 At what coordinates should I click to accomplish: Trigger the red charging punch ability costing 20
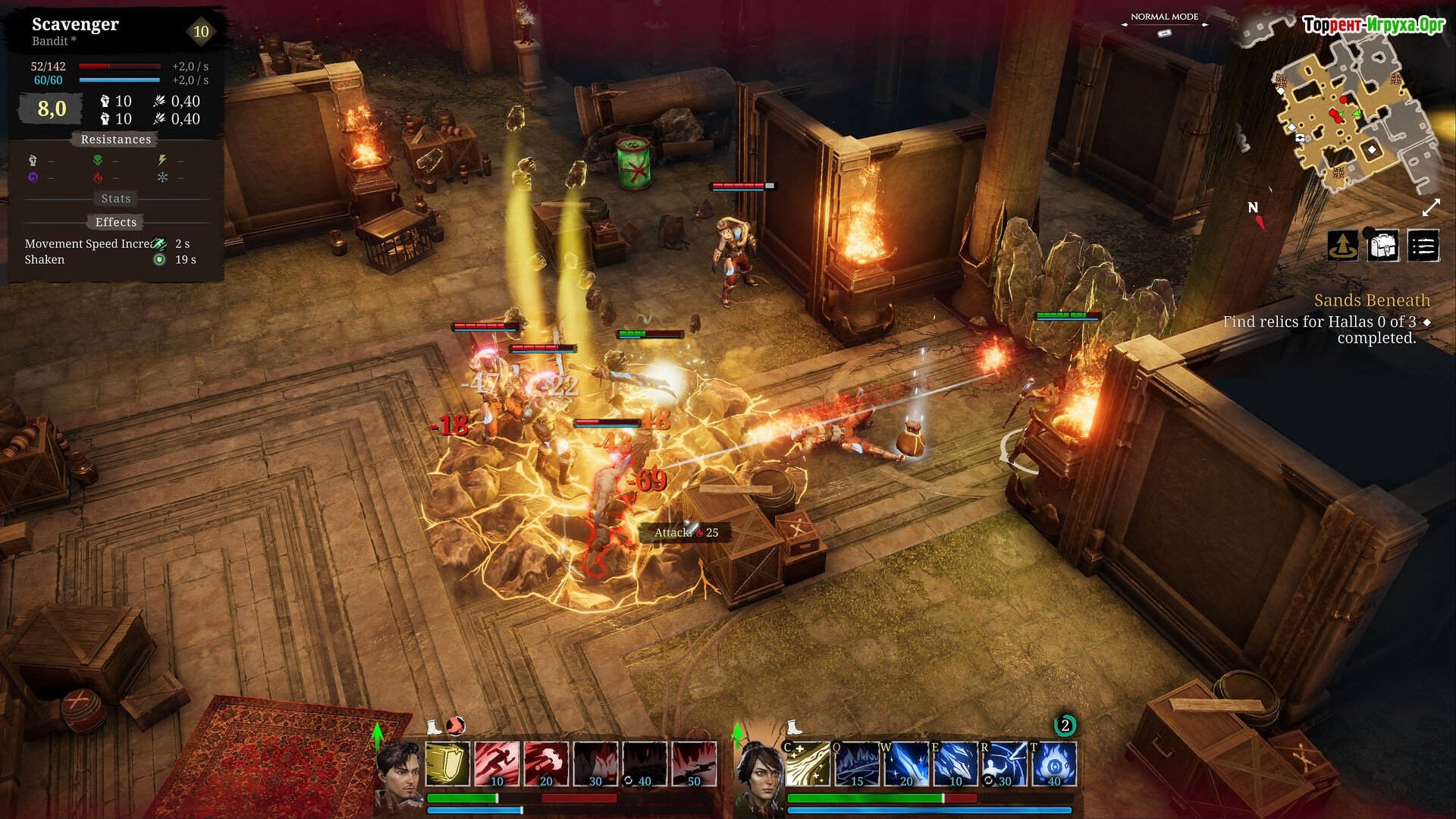[x=546, y=764]
